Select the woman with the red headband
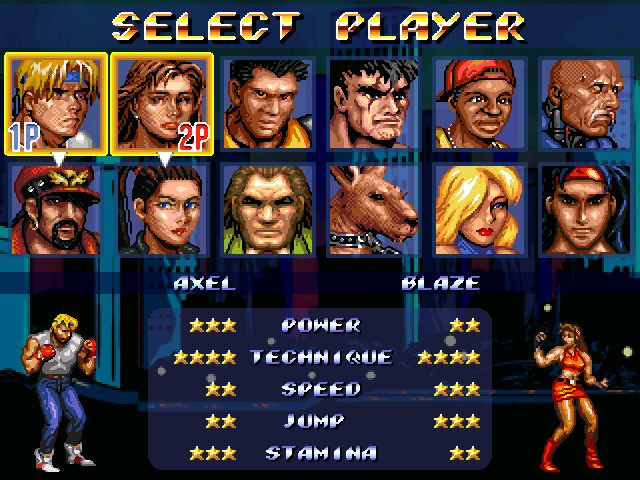This screenshot has height=480, width=640. tap(586, 209)
